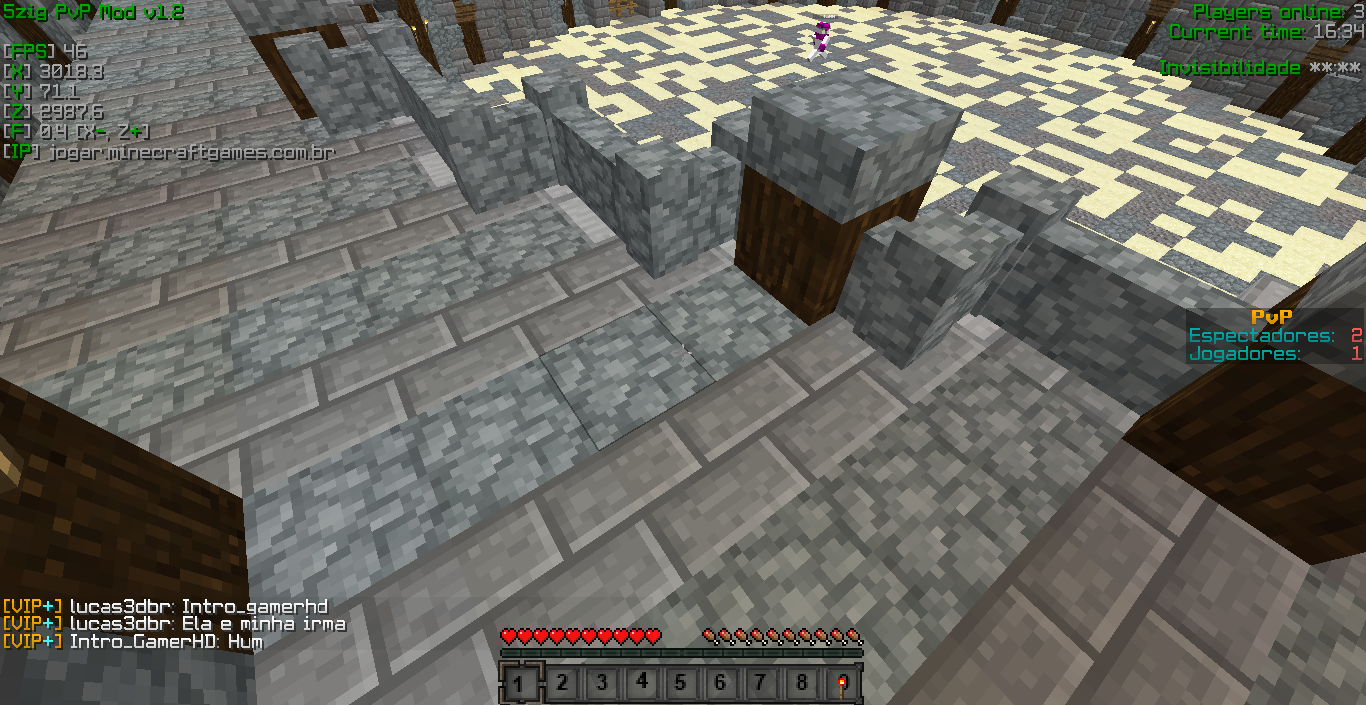
Task: Switch to hotbar slot number 8
Action: pos(801,684)
